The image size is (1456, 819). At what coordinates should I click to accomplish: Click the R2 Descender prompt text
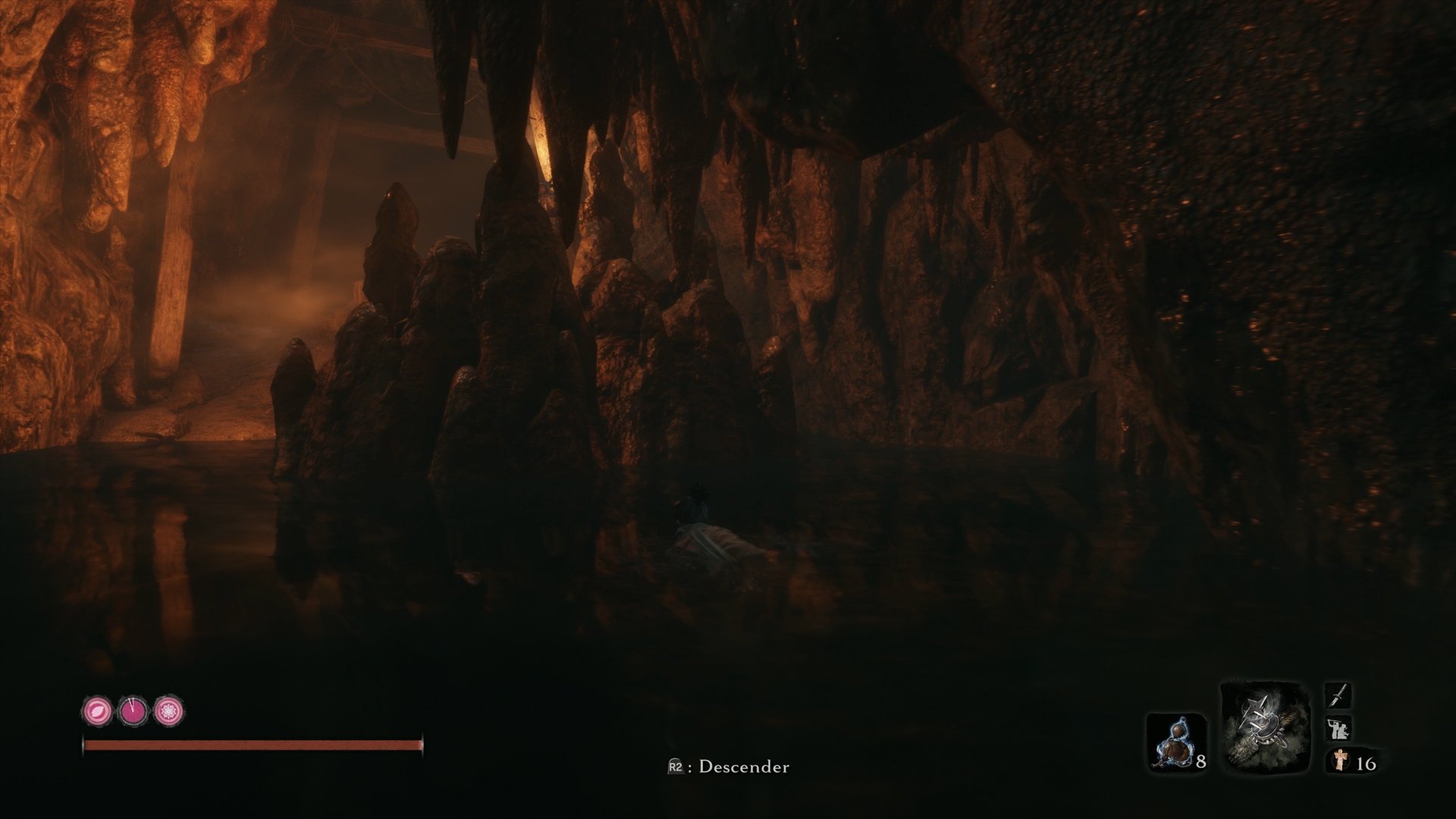click(x=728, y=767)
